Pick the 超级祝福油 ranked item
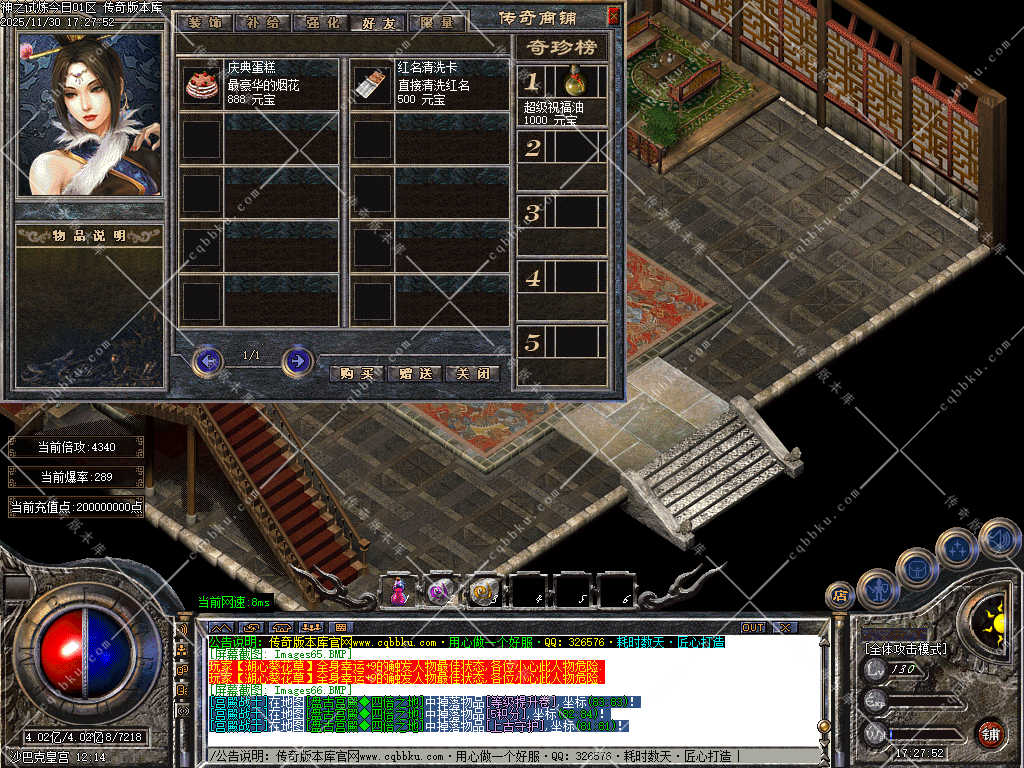This screenshot has width=1024, height=768. pos(575,82)
